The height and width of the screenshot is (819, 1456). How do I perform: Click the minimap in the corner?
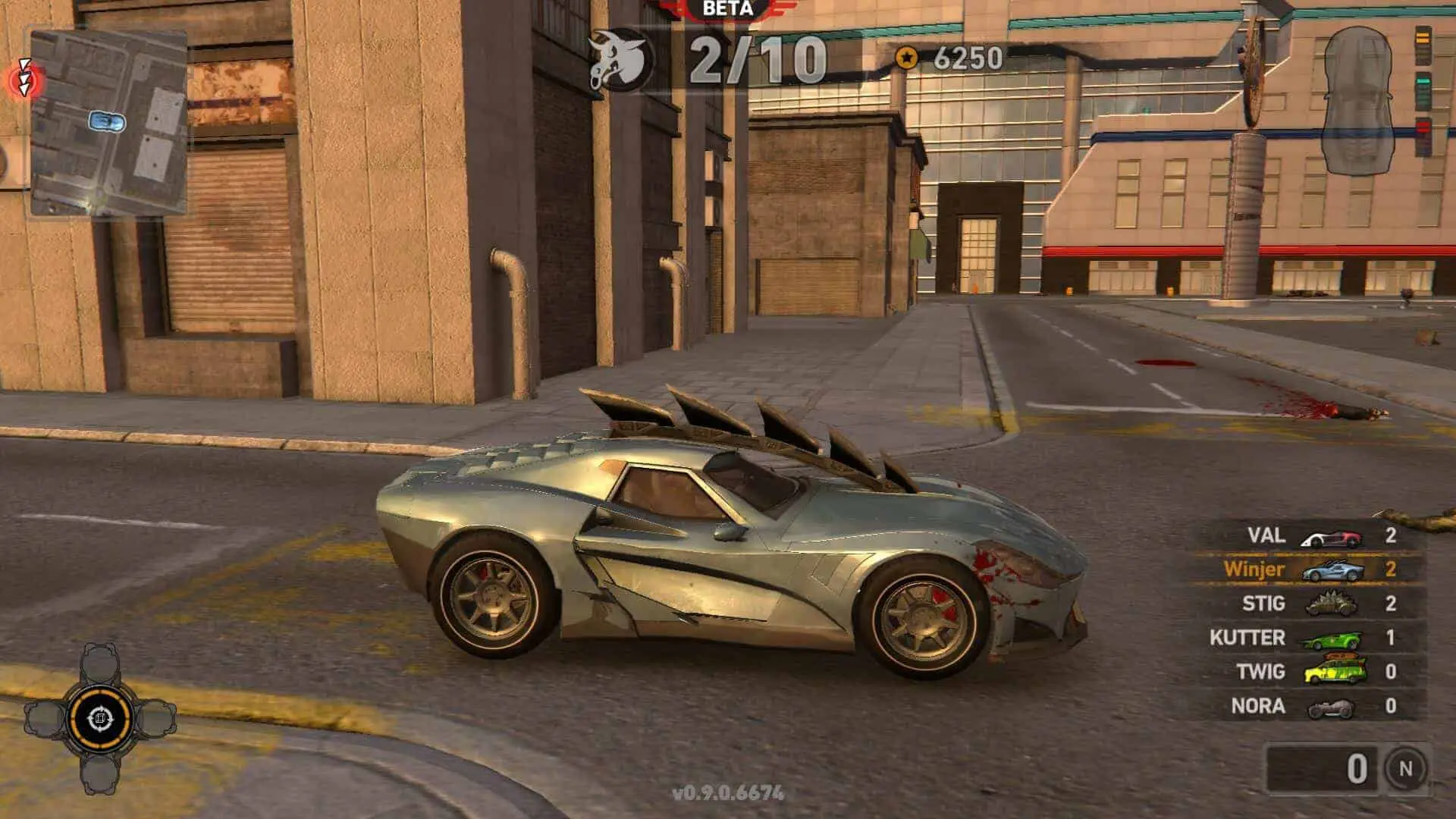click(x=108, y=123)
